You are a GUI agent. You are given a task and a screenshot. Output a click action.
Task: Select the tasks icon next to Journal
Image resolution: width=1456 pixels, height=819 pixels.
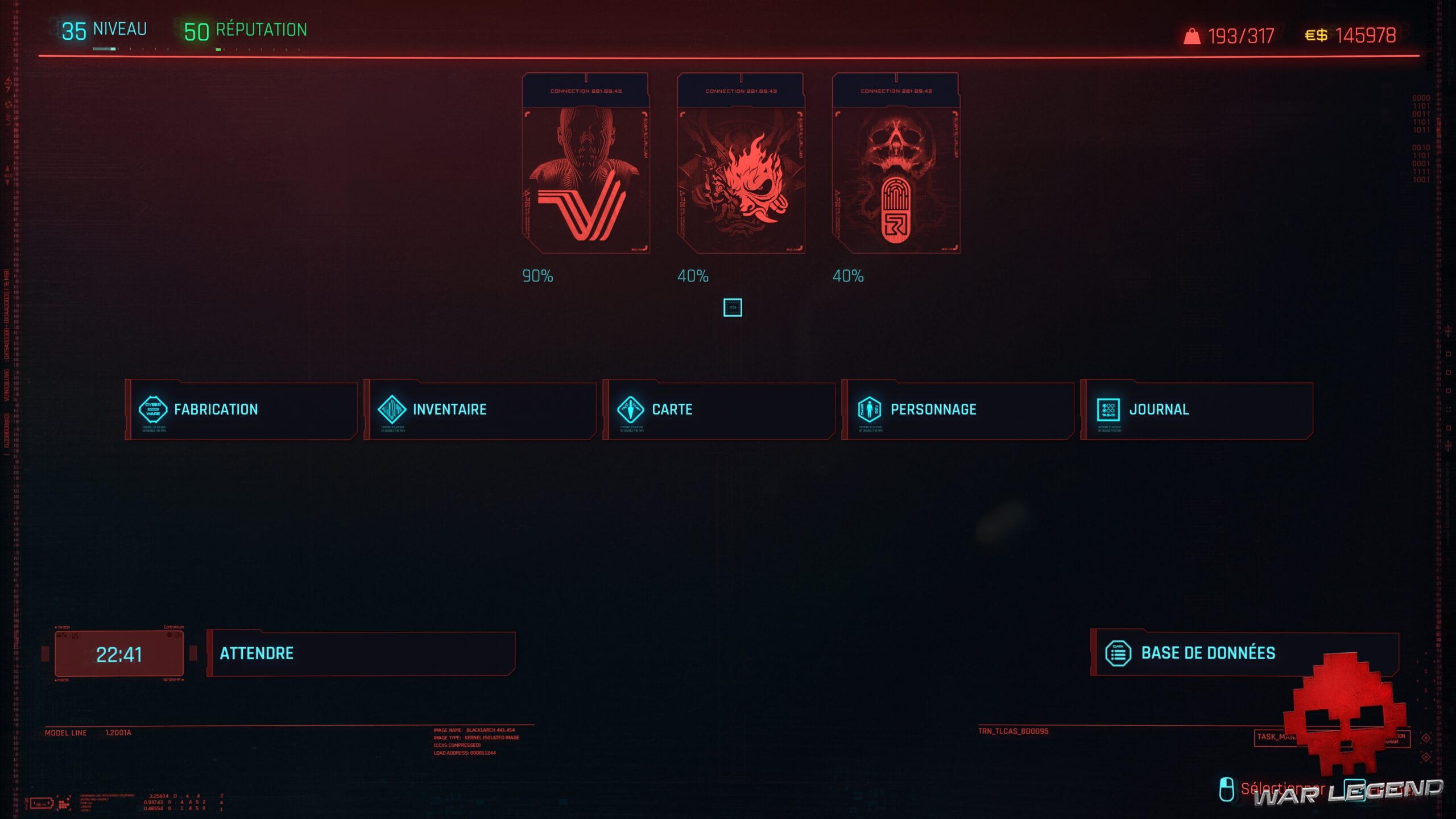pos(1109,408)
